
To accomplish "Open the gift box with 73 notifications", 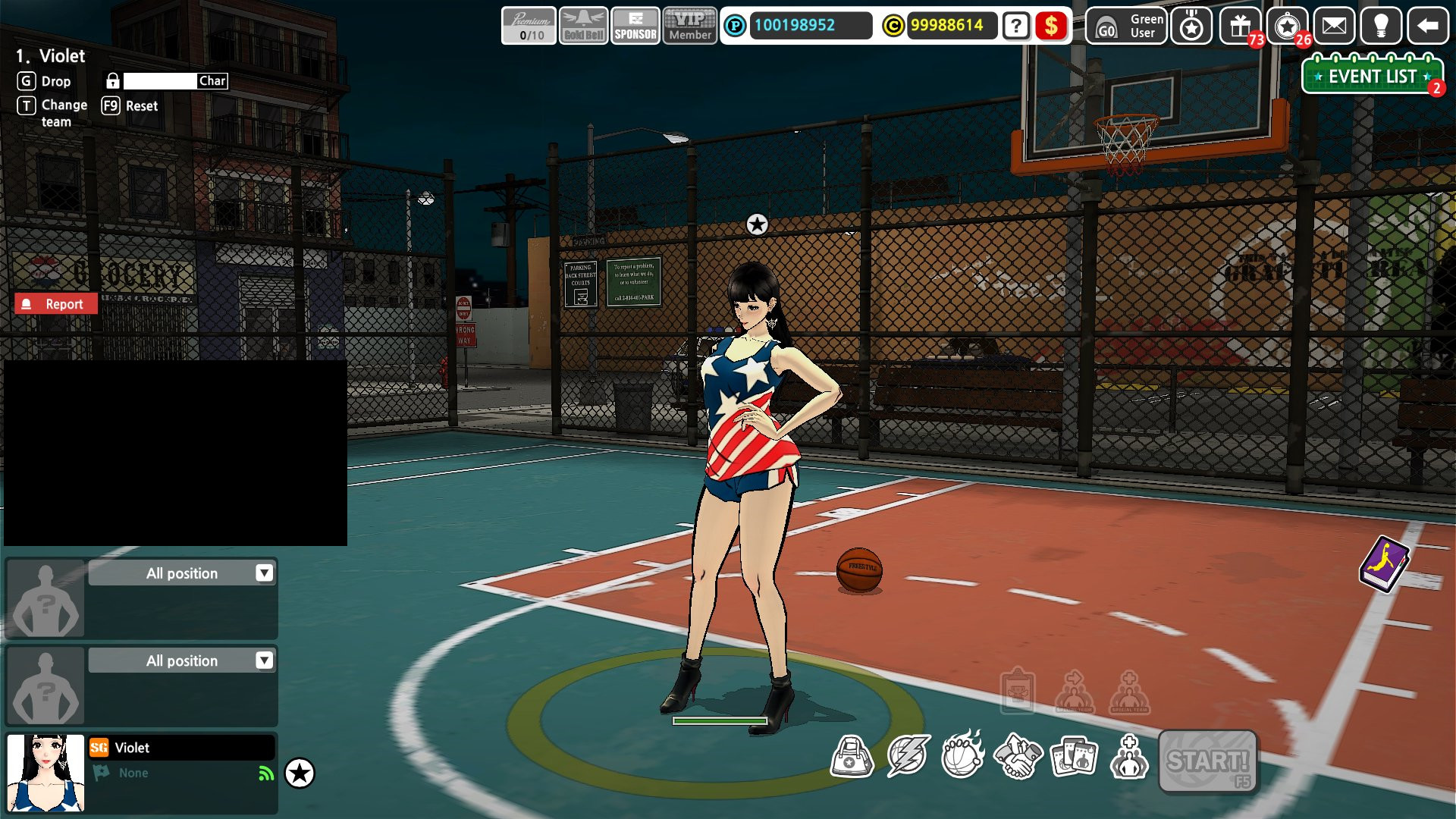I will (1238, 27).
